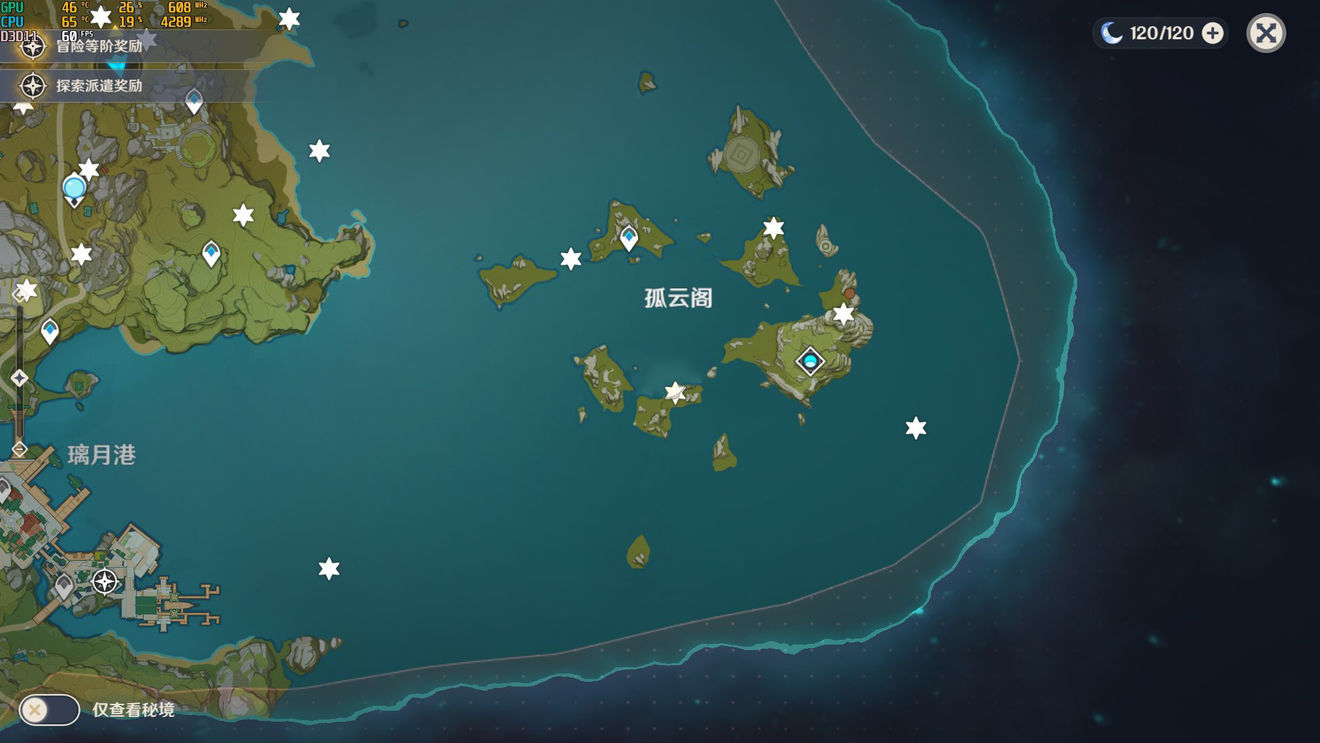Select teleport waypoint on the western cliffs

click(210, 254)
